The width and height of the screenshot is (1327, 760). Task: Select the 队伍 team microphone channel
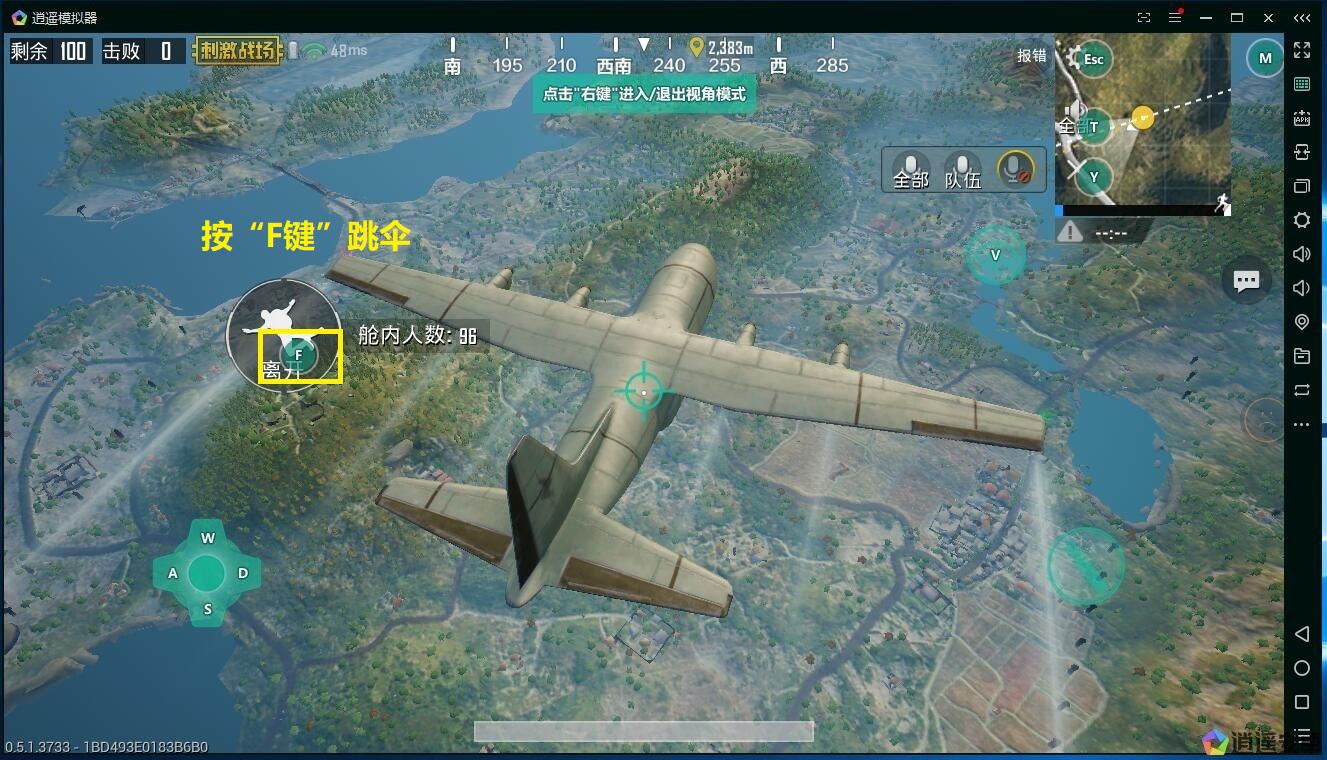click(962, 169)
